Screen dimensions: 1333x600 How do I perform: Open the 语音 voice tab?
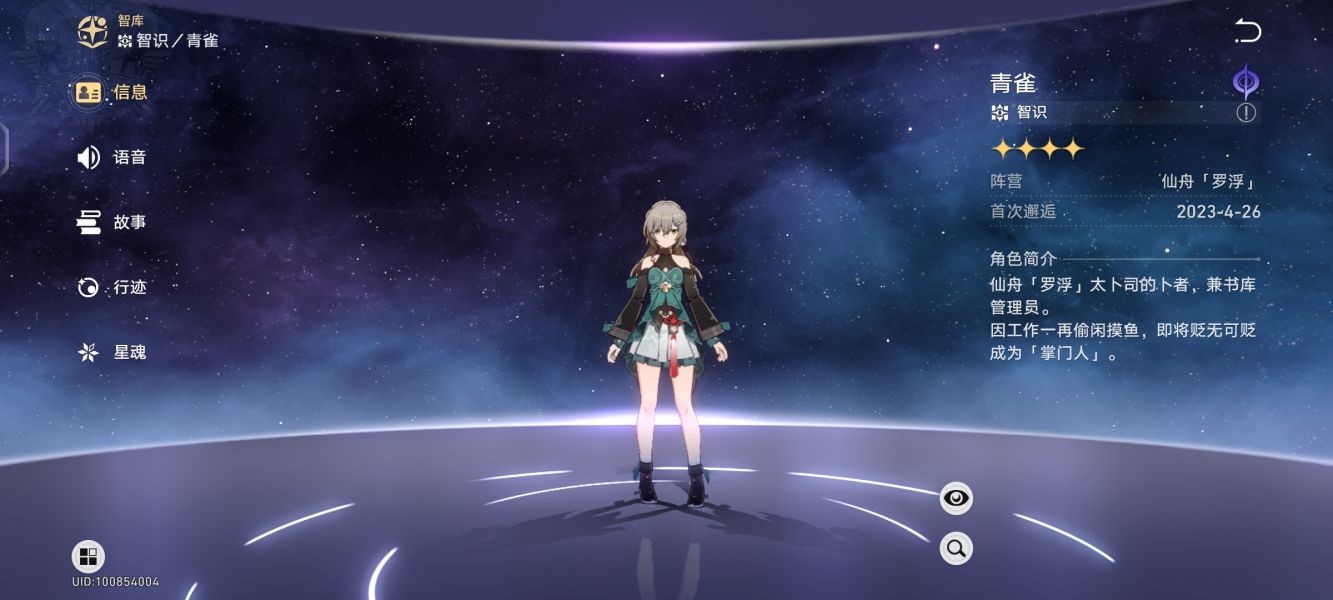[x=111, y=157]
